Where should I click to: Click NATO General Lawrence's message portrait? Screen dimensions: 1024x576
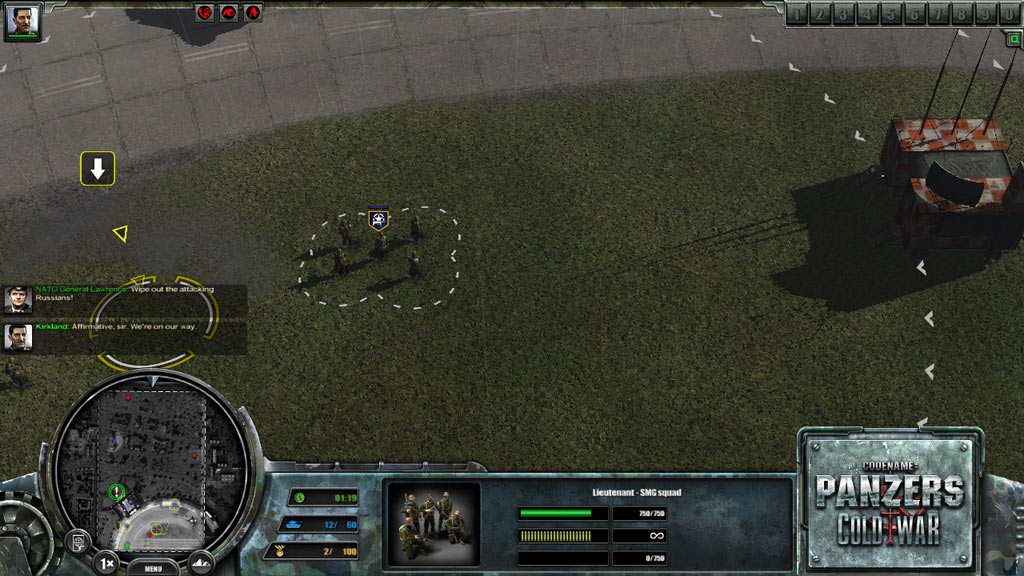coord(18,300)
